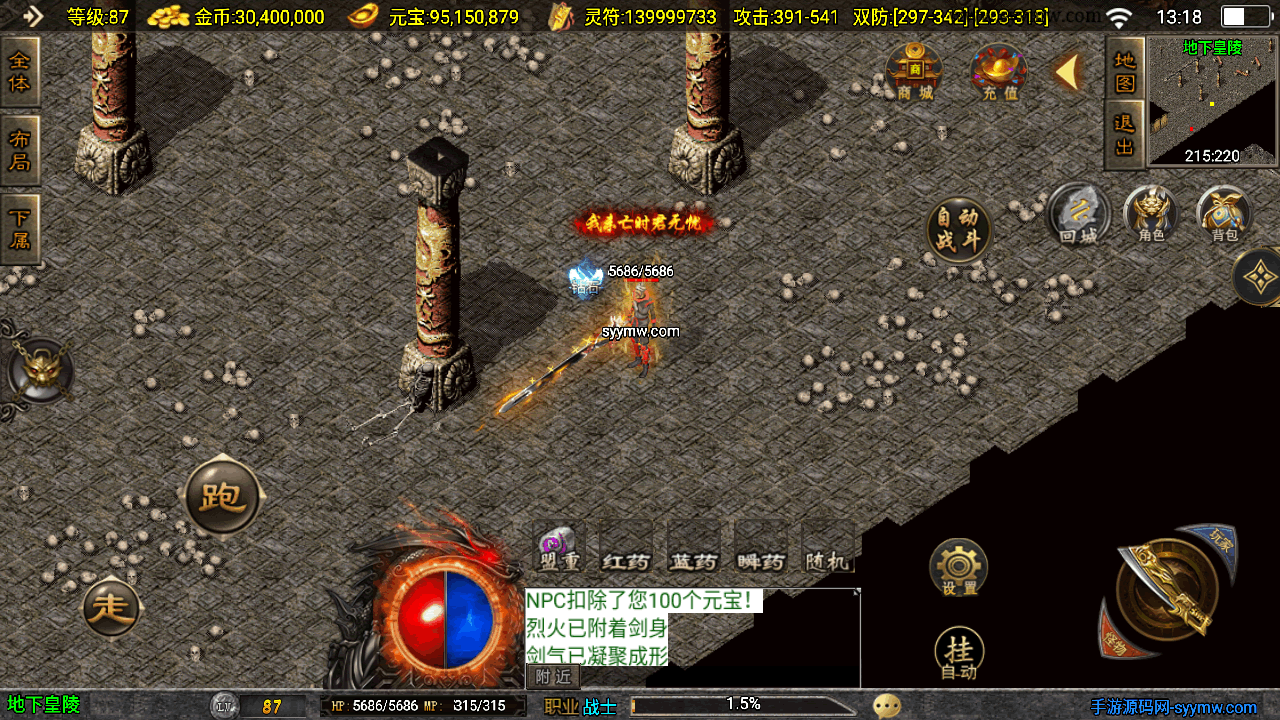The width and height of the screenshot is (1280, 720).
Task: Click the 地下皇陵 minimap
Action: pyautogui.click(x=1212, y=100)
